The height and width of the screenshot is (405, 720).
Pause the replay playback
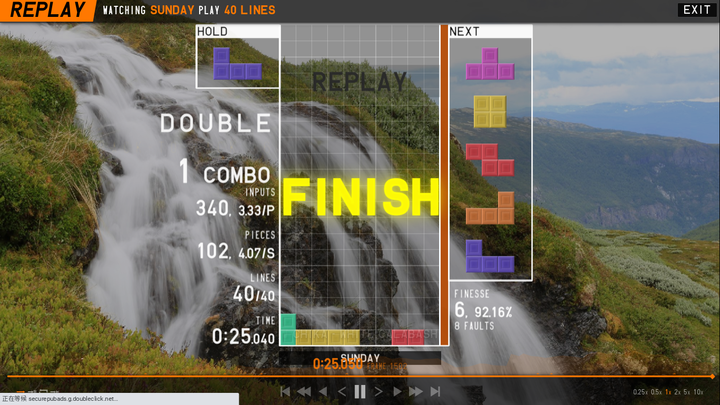tap(360, 392)
